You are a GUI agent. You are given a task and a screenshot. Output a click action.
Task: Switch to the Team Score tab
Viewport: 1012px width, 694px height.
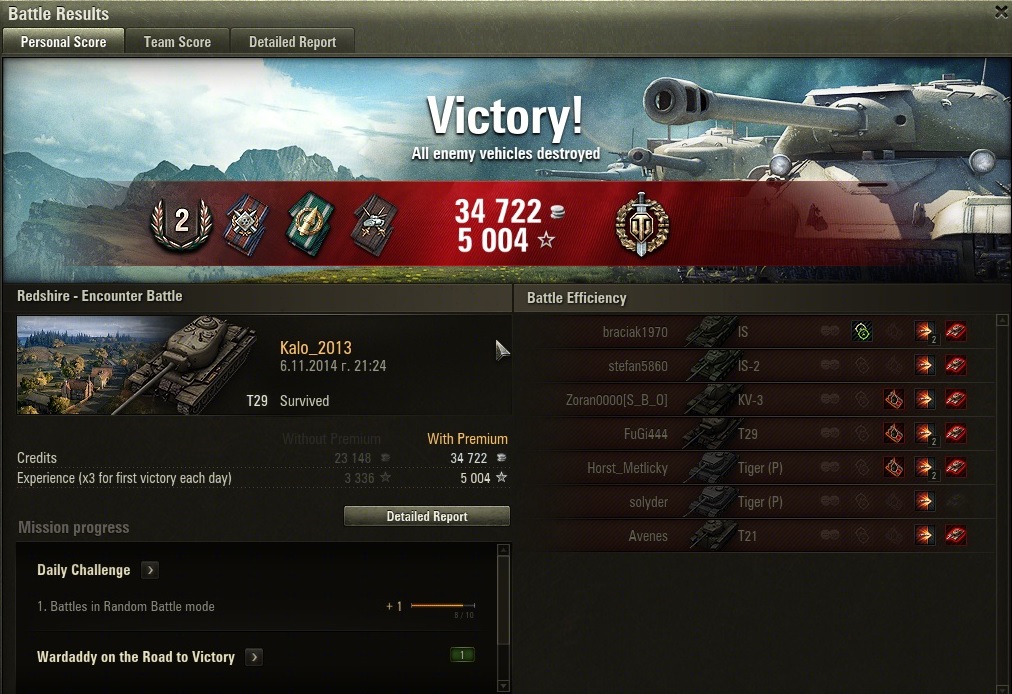click(177, 42)
